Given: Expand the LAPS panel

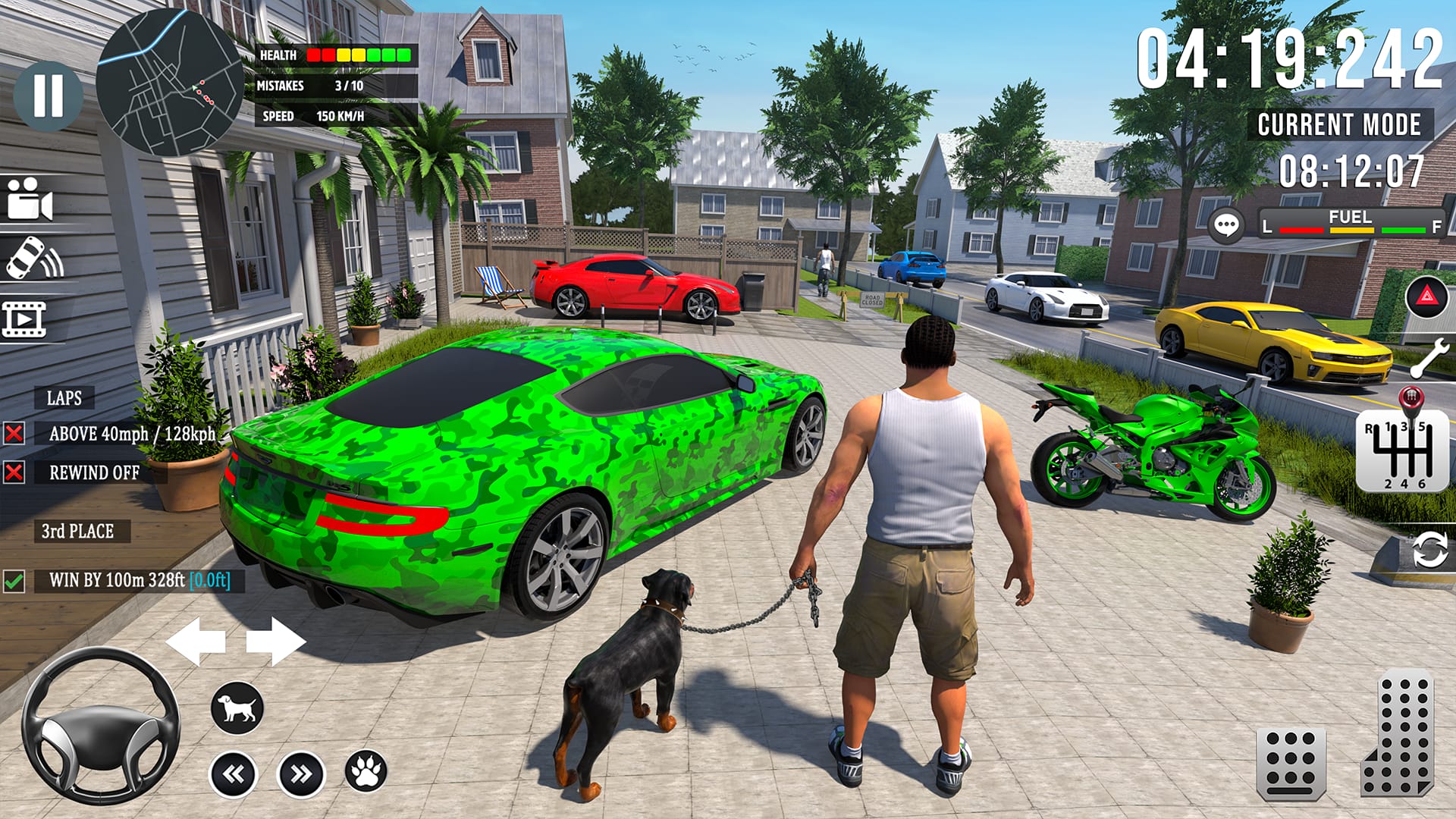Looking at the screenshot, I should click(x=64, y=396).
